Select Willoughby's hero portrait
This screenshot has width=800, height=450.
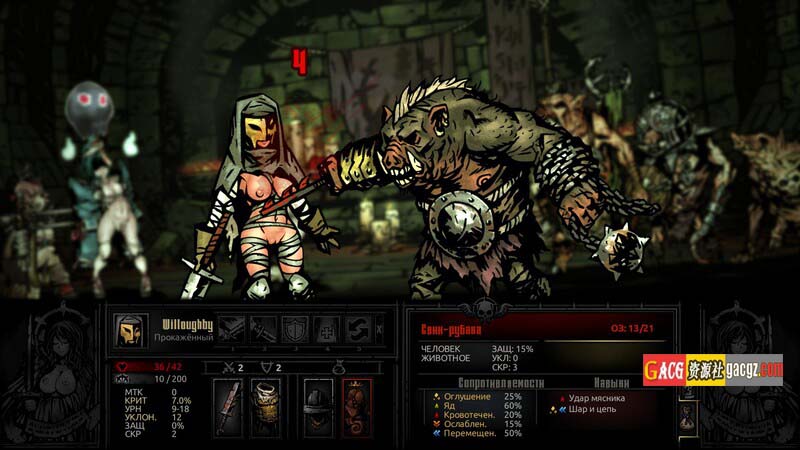pos(128,330)
